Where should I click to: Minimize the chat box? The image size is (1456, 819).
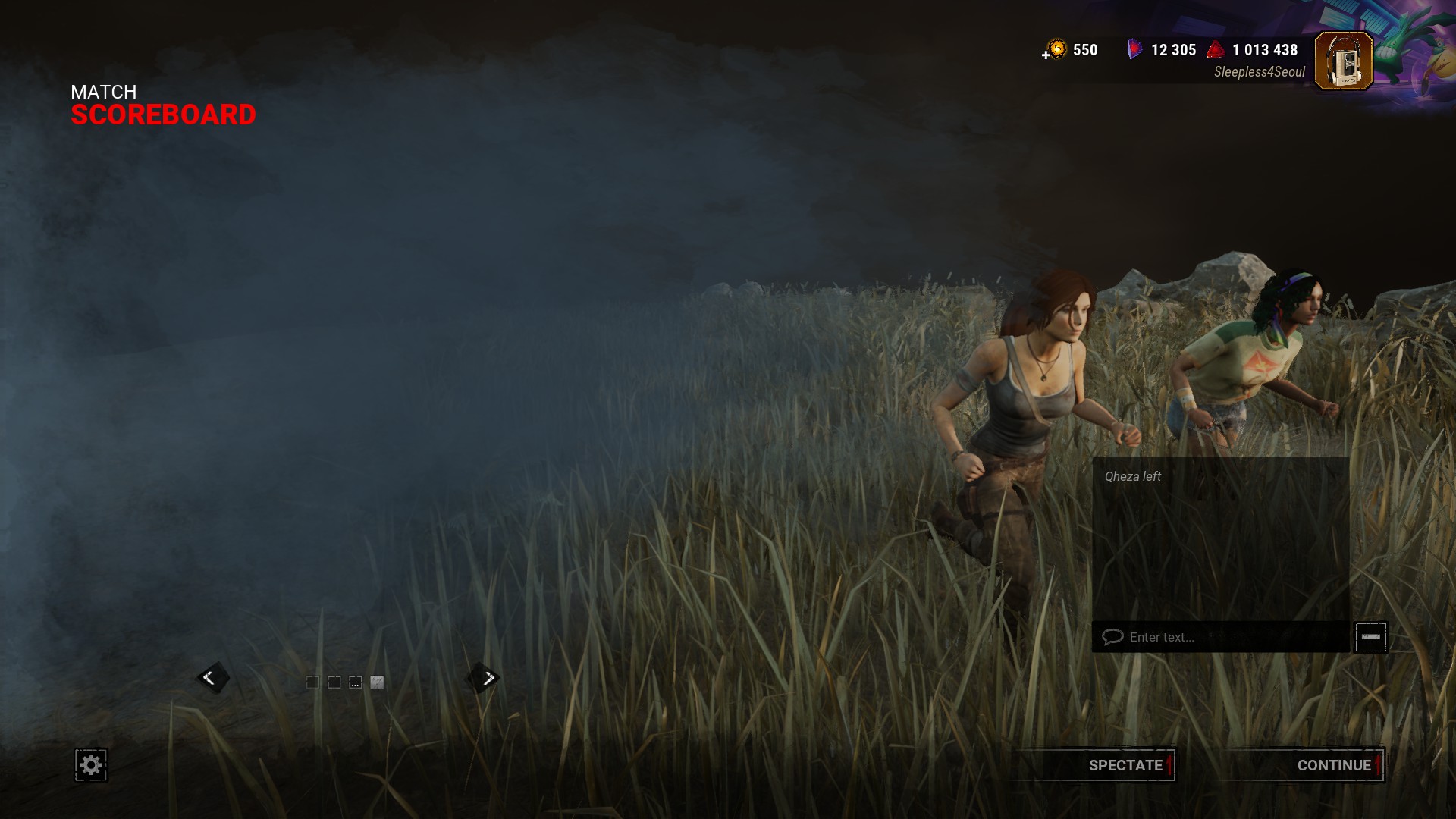click(1370, 637)
